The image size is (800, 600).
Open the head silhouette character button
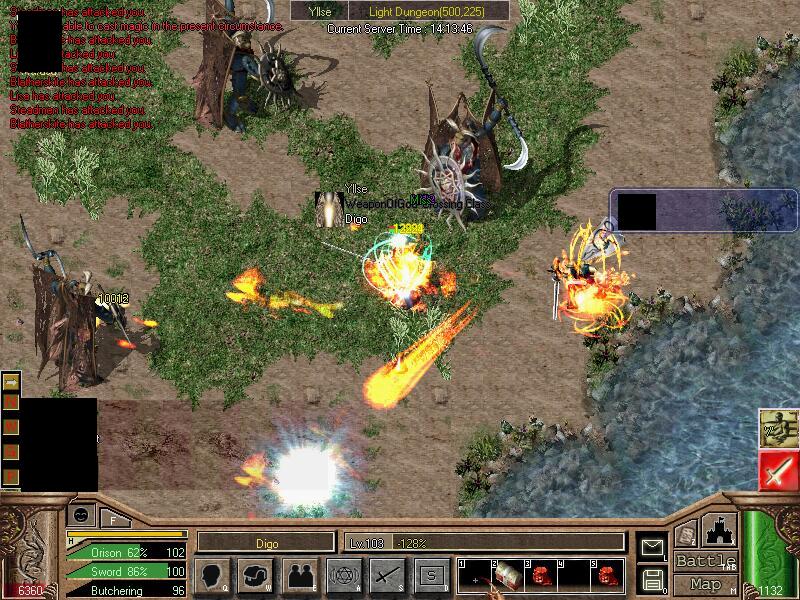213,575
